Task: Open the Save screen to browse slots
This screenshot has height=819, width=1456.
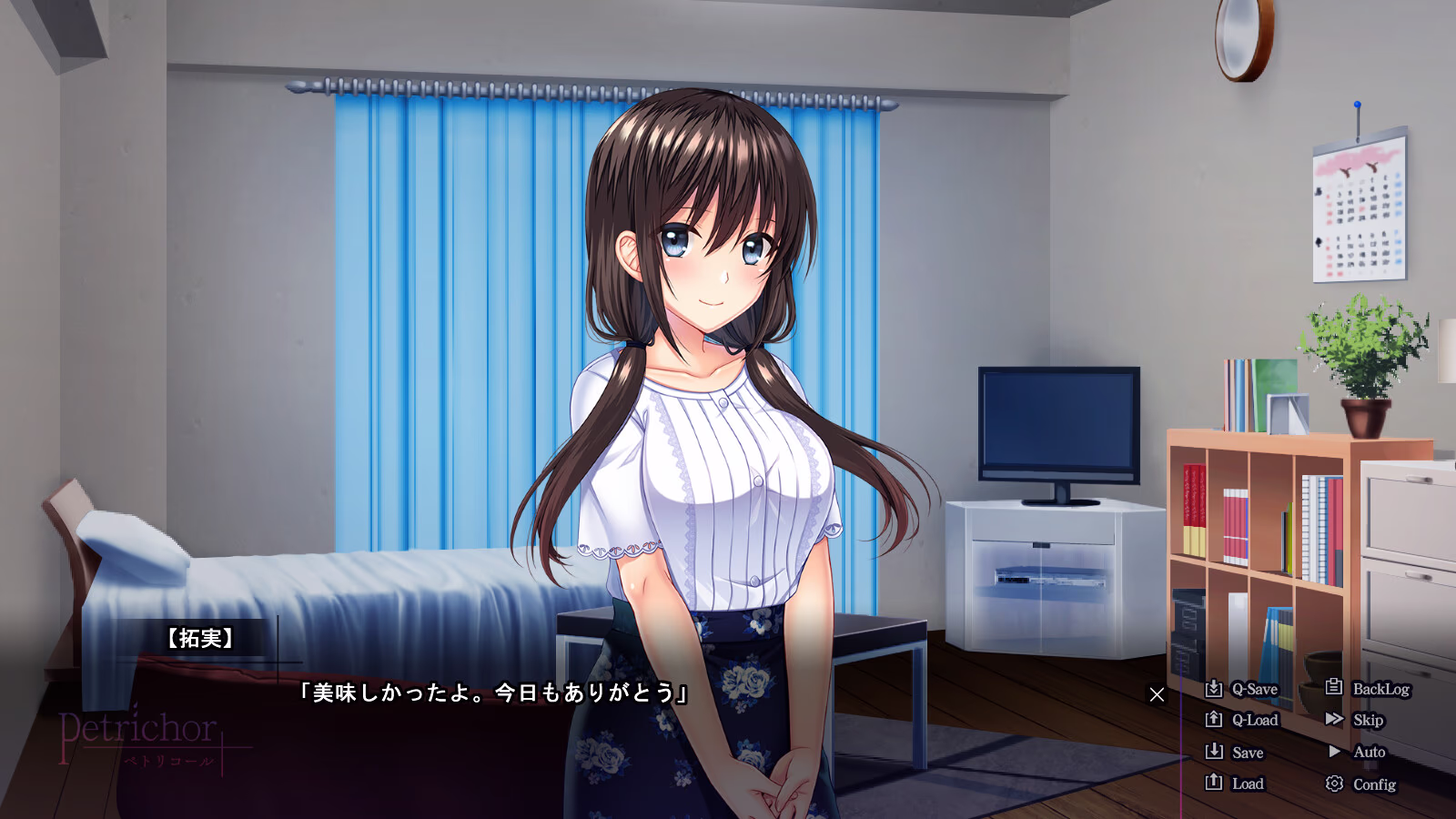Action: (1247, 752)
